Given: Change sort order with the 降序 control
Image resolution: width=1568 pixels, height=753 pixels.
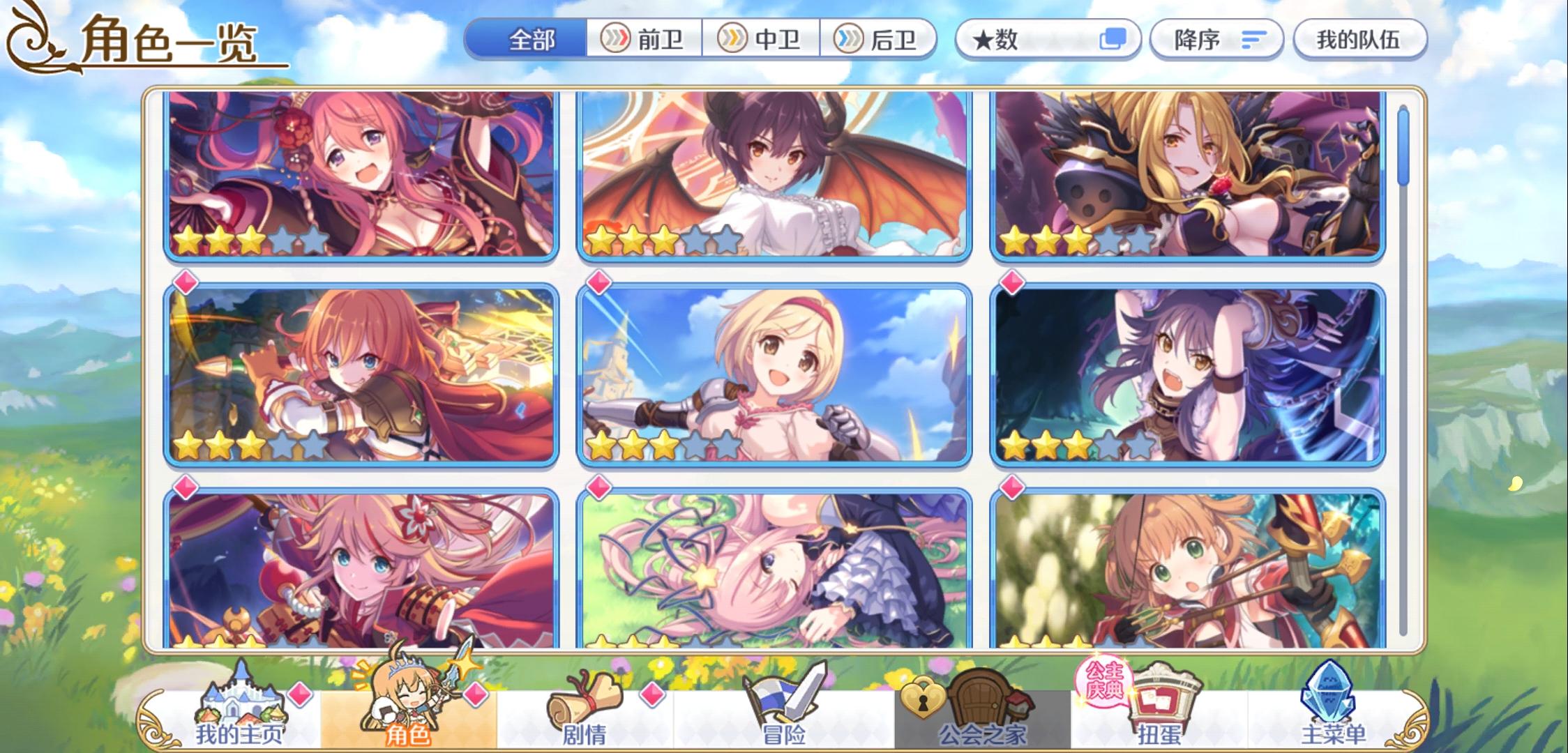Looking at the screenshot, I should click(x=1215, y=40).
